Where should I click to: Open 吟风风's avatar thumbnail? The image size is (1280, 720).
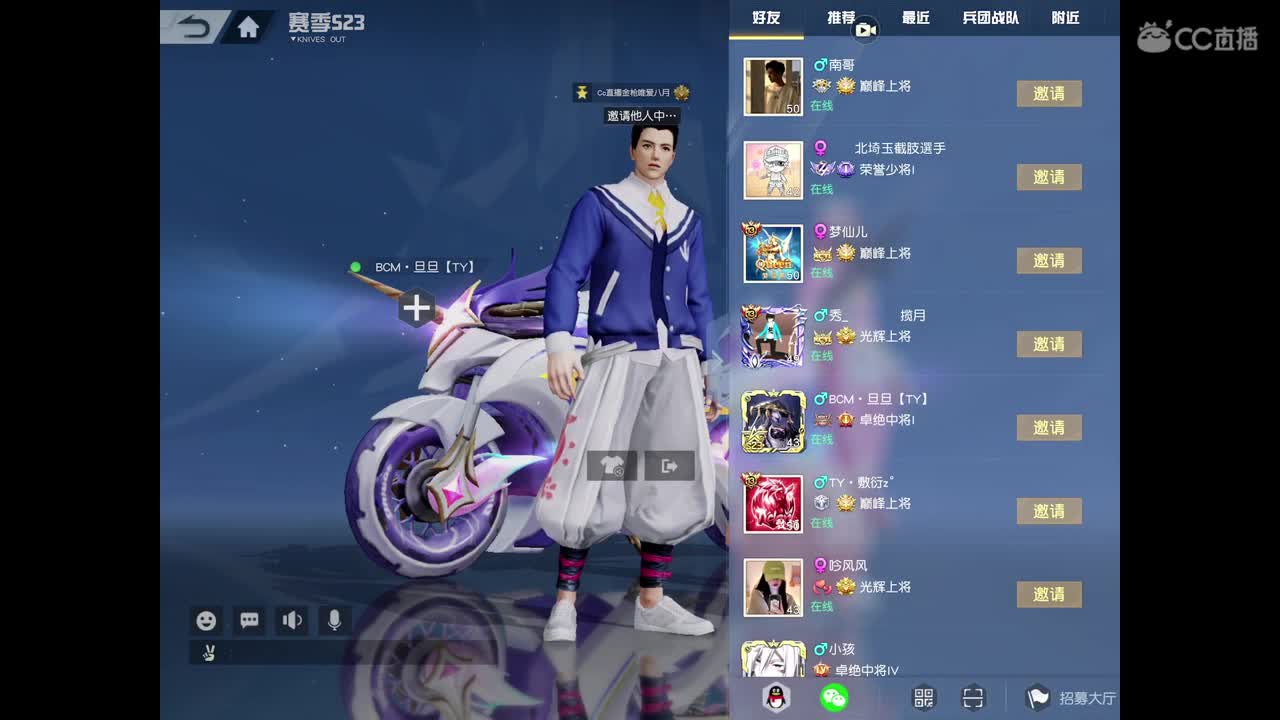pos(773,587)
